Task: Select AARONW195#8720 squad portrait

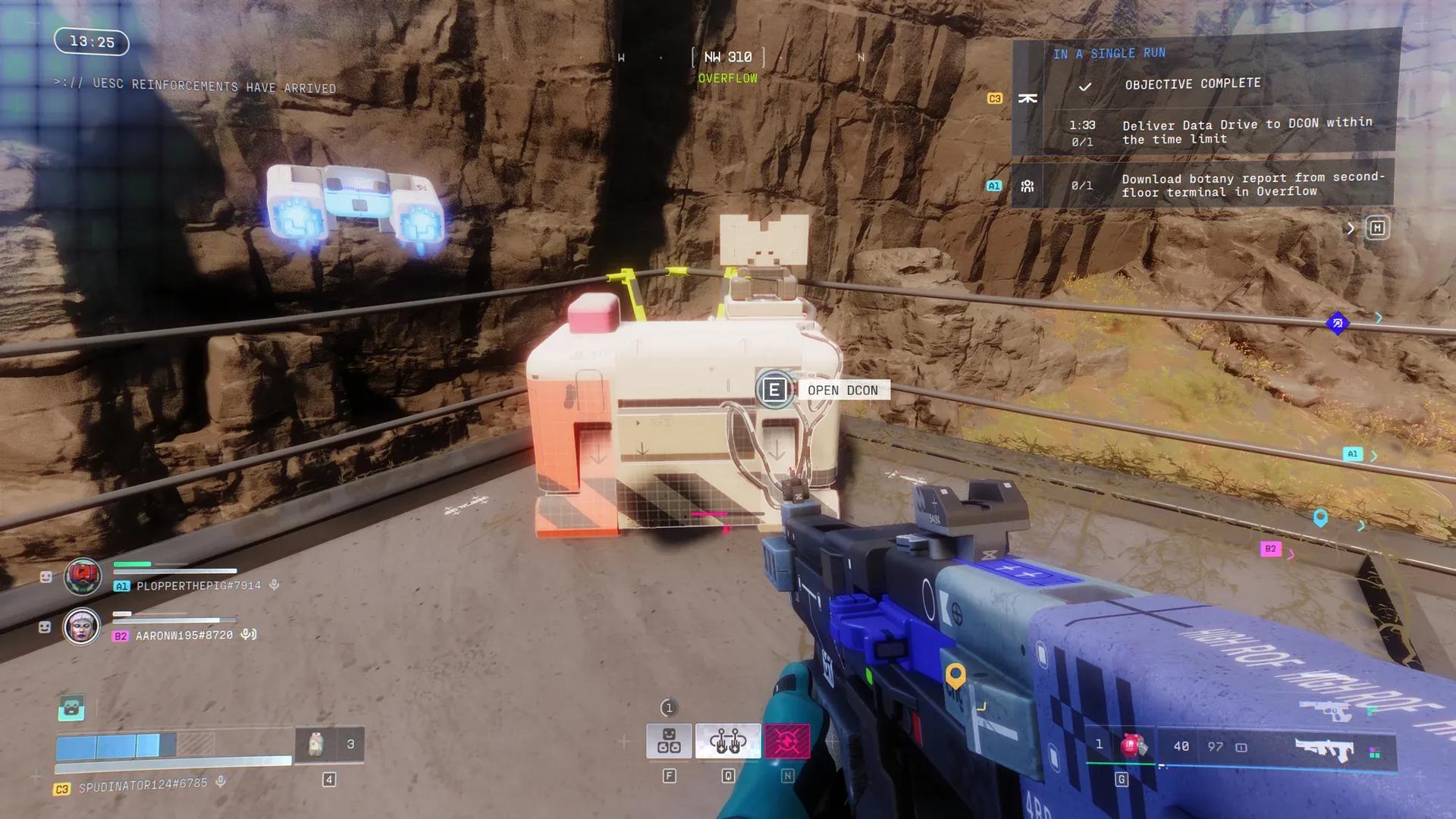Action: 82,626
